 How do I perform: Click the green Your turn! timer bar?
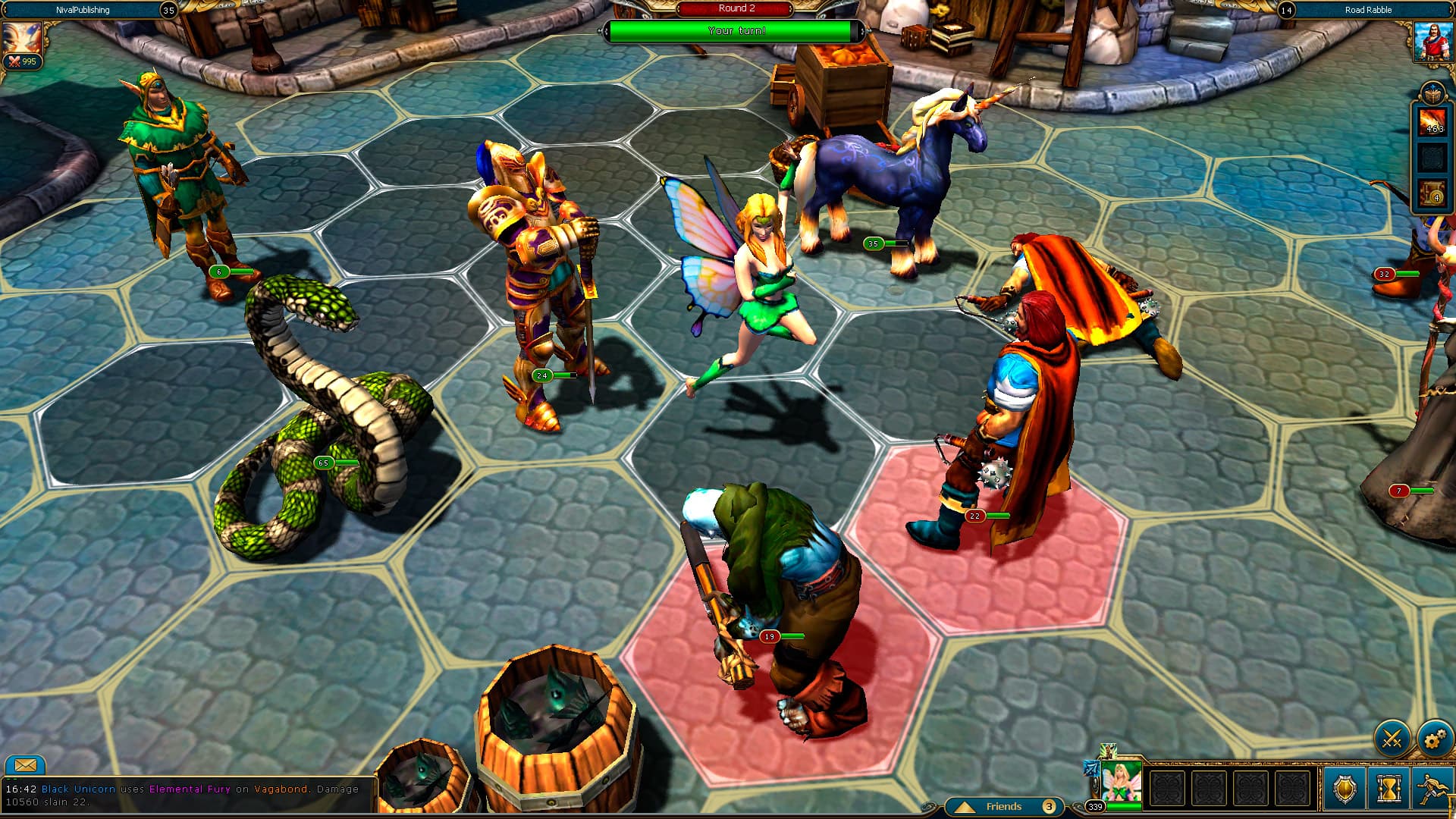pyautogui.click(x=734, y=32)
